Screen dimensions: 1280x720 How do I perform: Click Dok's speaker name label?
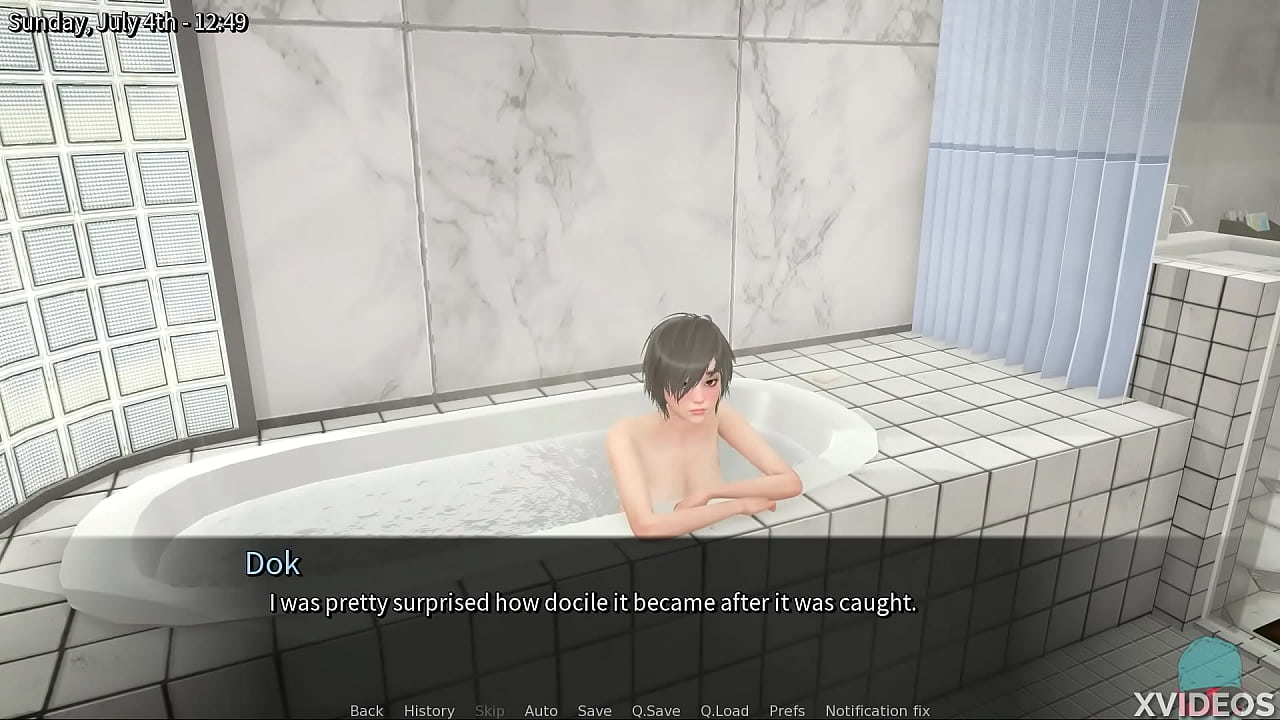click(272, 564)
